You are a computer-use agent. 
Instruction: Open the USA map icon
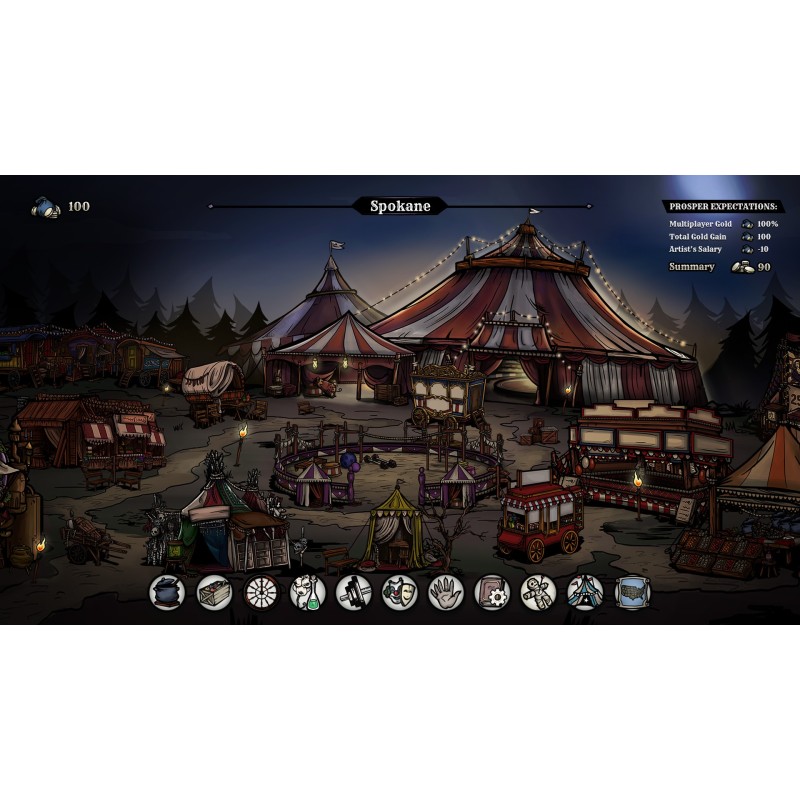(x=632, y=592)
